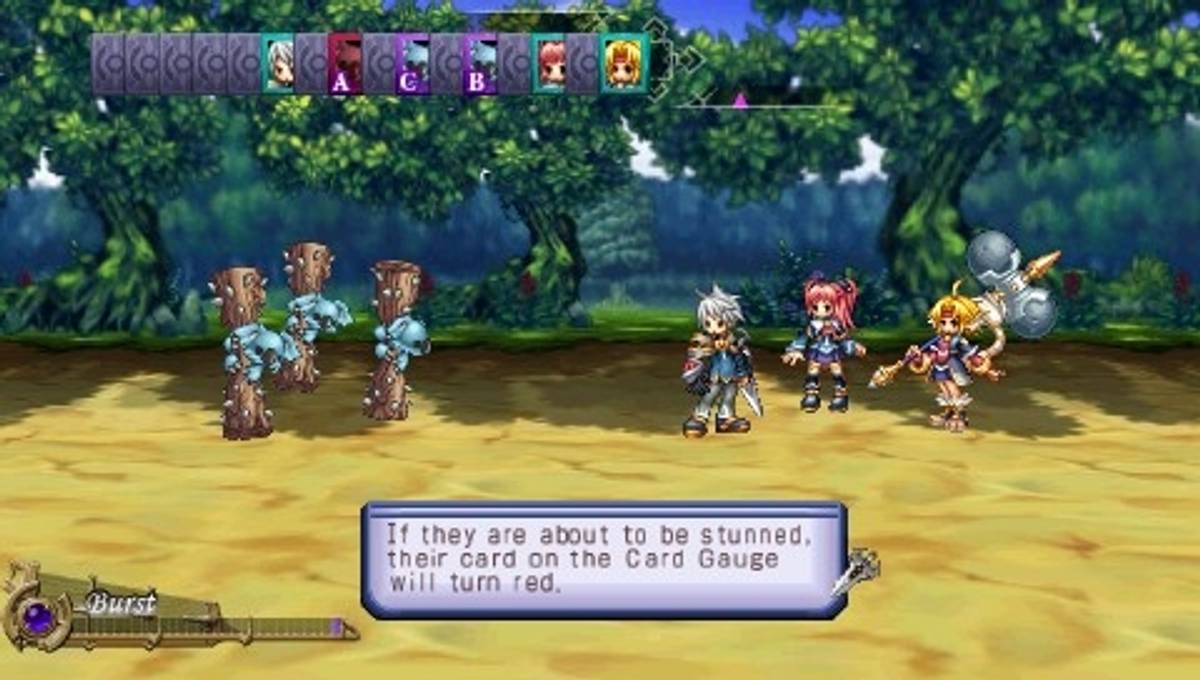Advance the tutorial dialogue box
Image resolution: width=1200 pixels, height=680 pixels.
click(603, 559)
